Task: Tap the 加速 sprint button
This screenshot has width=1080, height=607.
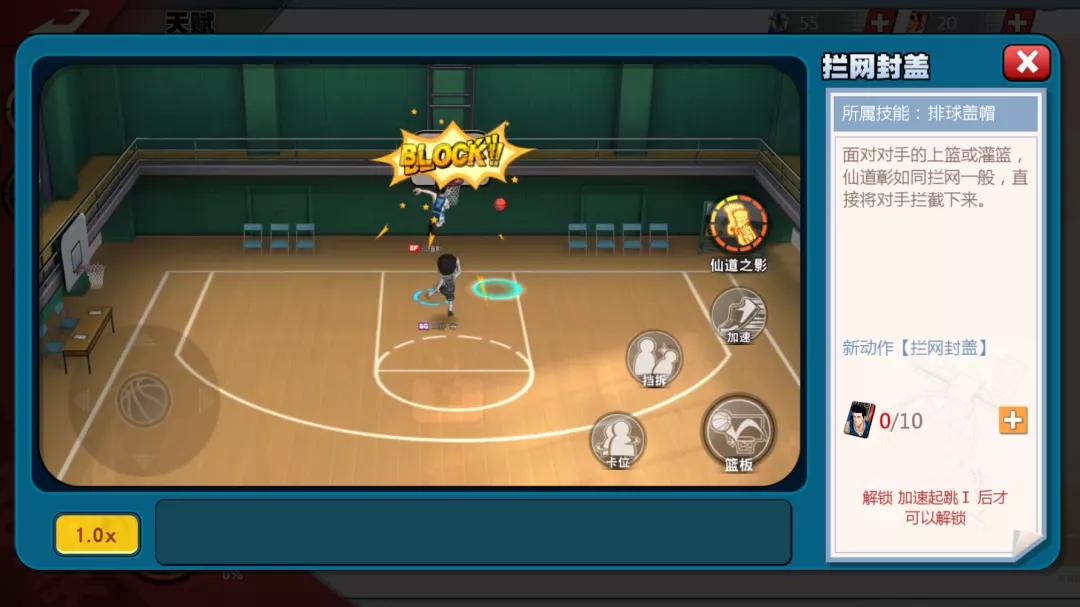Action: [x=738, y=315]
